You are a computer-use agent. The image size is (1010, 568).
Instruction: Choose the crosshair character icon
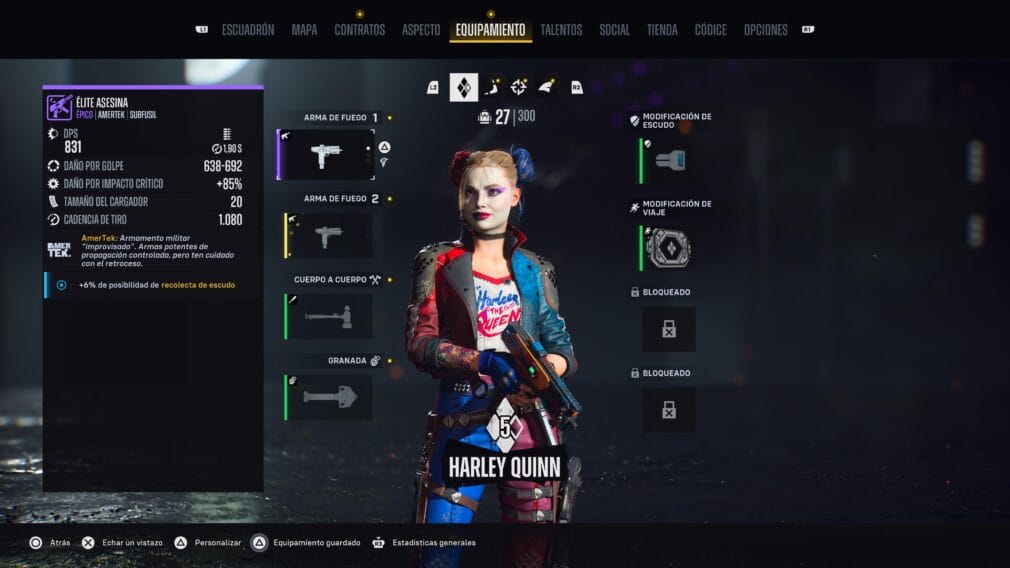point(519,87)
